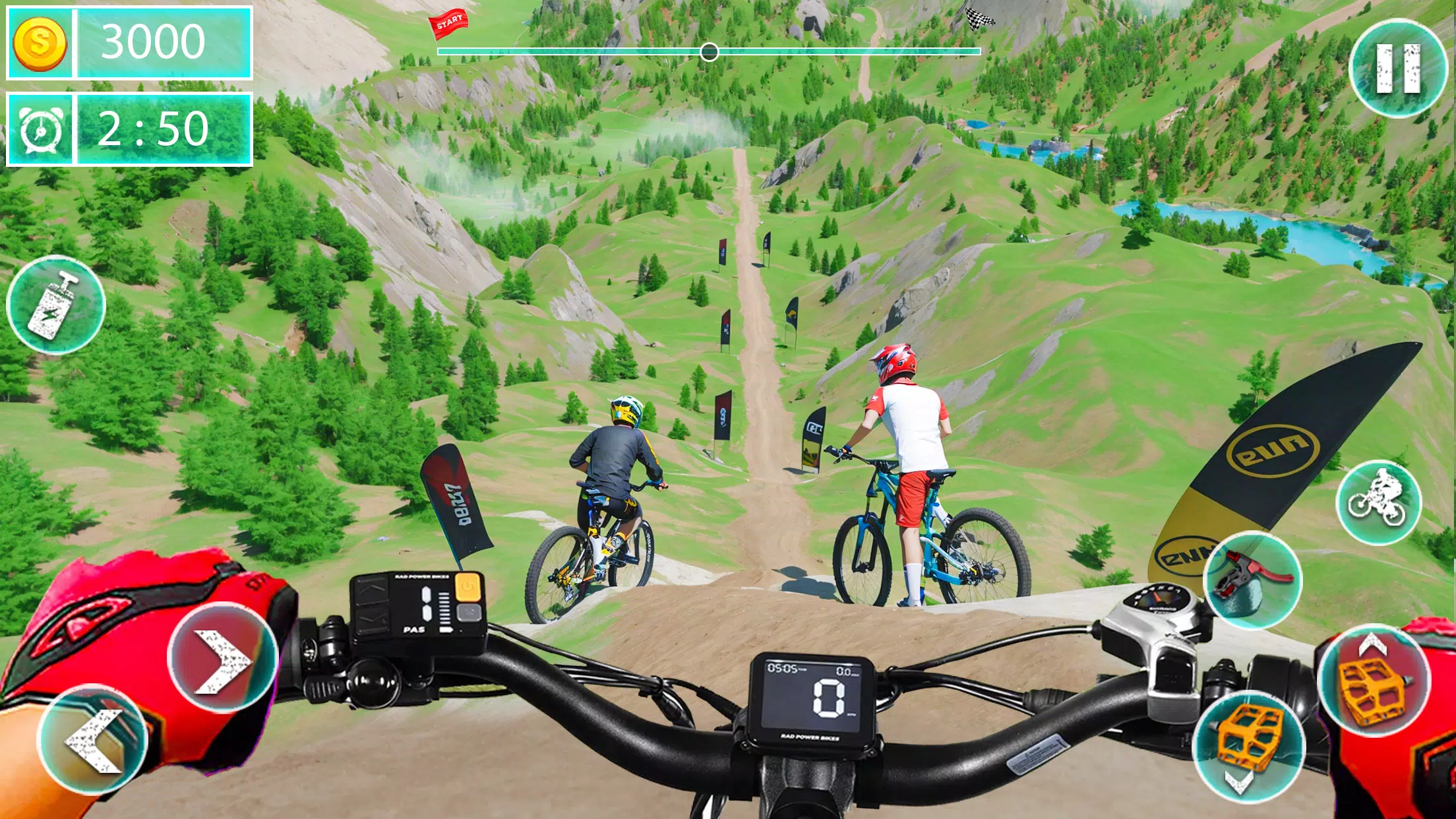Click the race progress track bar
This screenshot has height=819, width=1456.
point(593,51)
